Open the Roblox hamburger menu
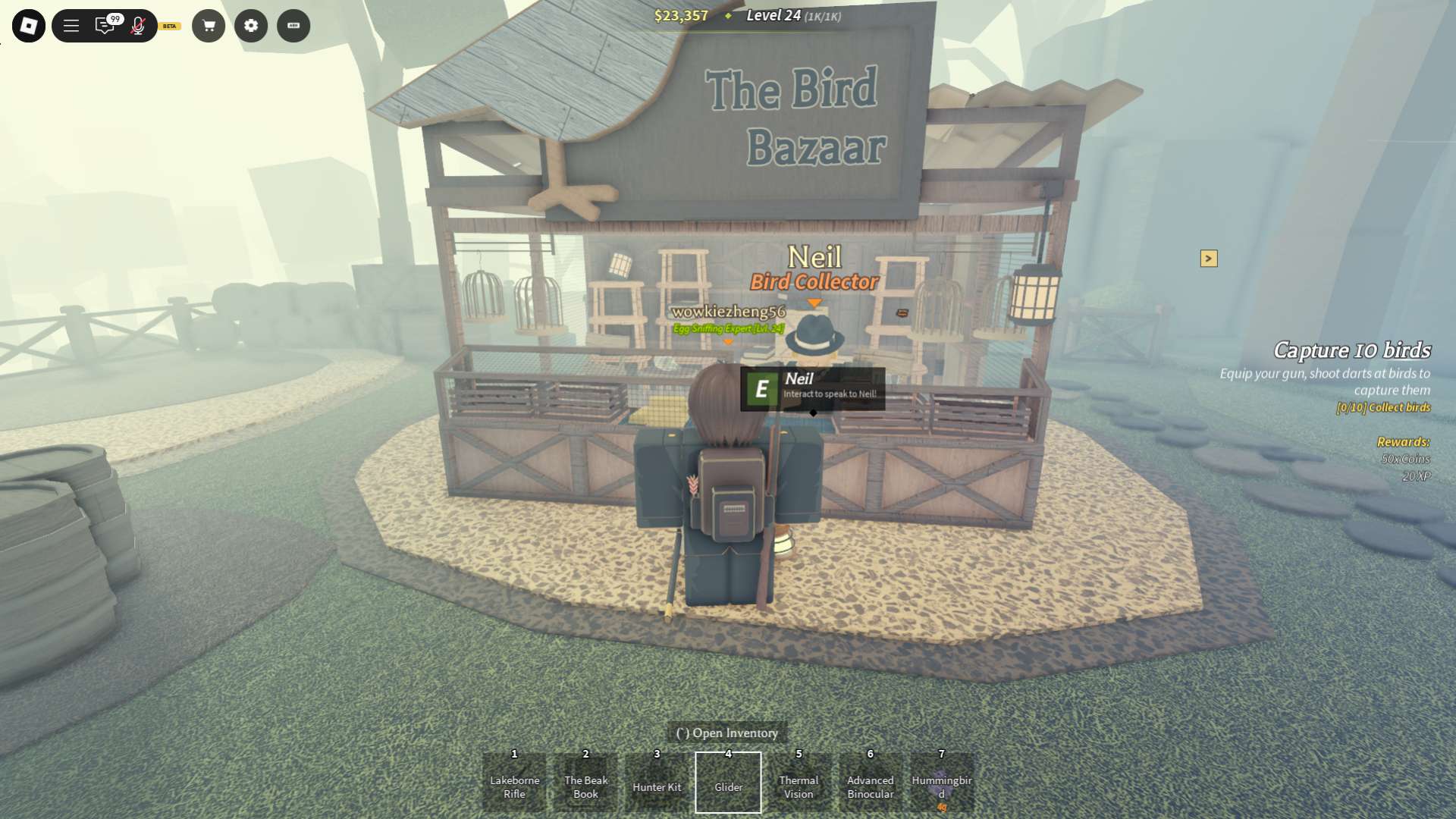This screenshot has width=1456, height=819. click(70, 25)
